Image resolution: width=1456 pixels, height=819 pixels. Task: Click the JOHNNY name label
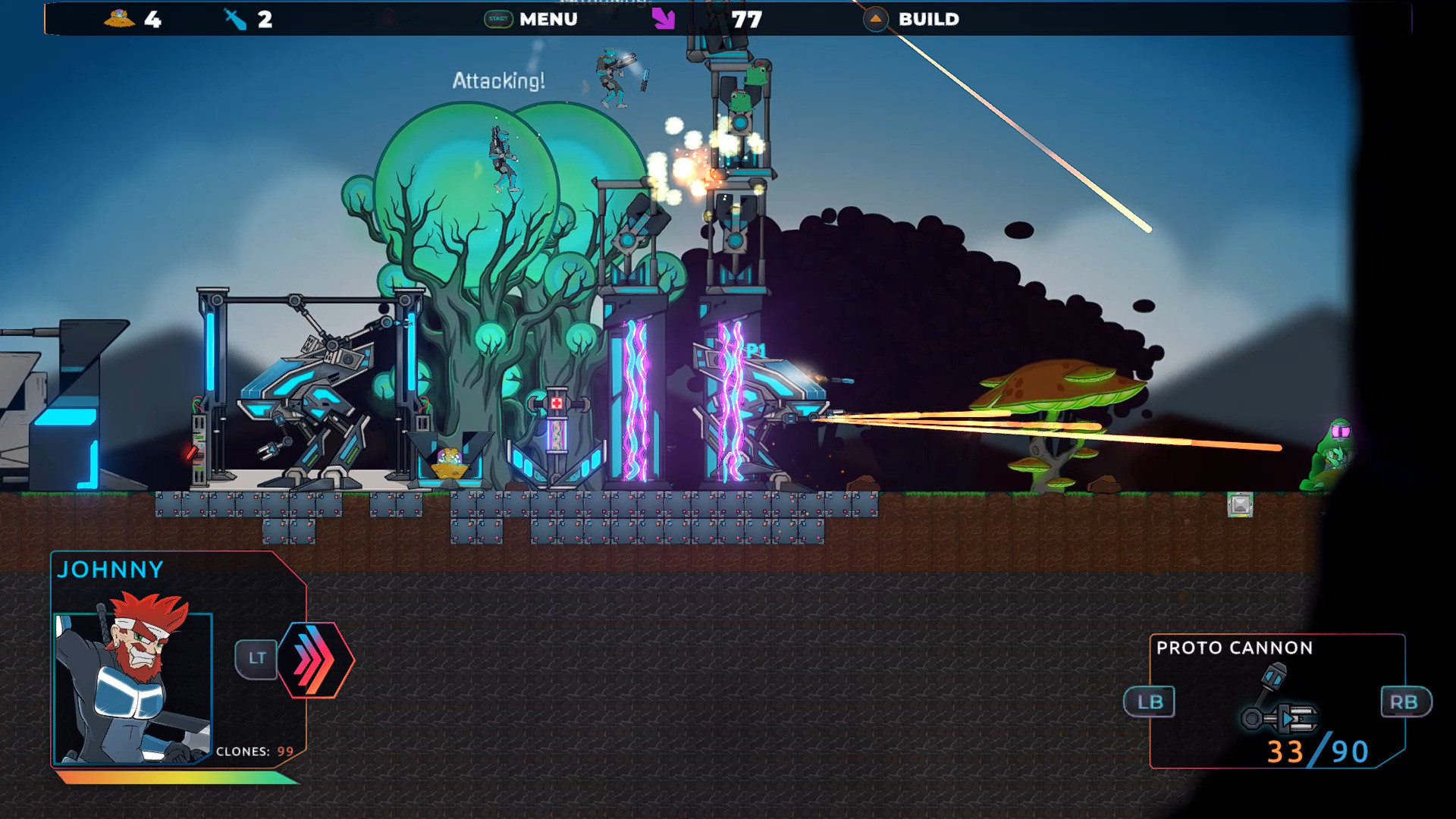112,570
